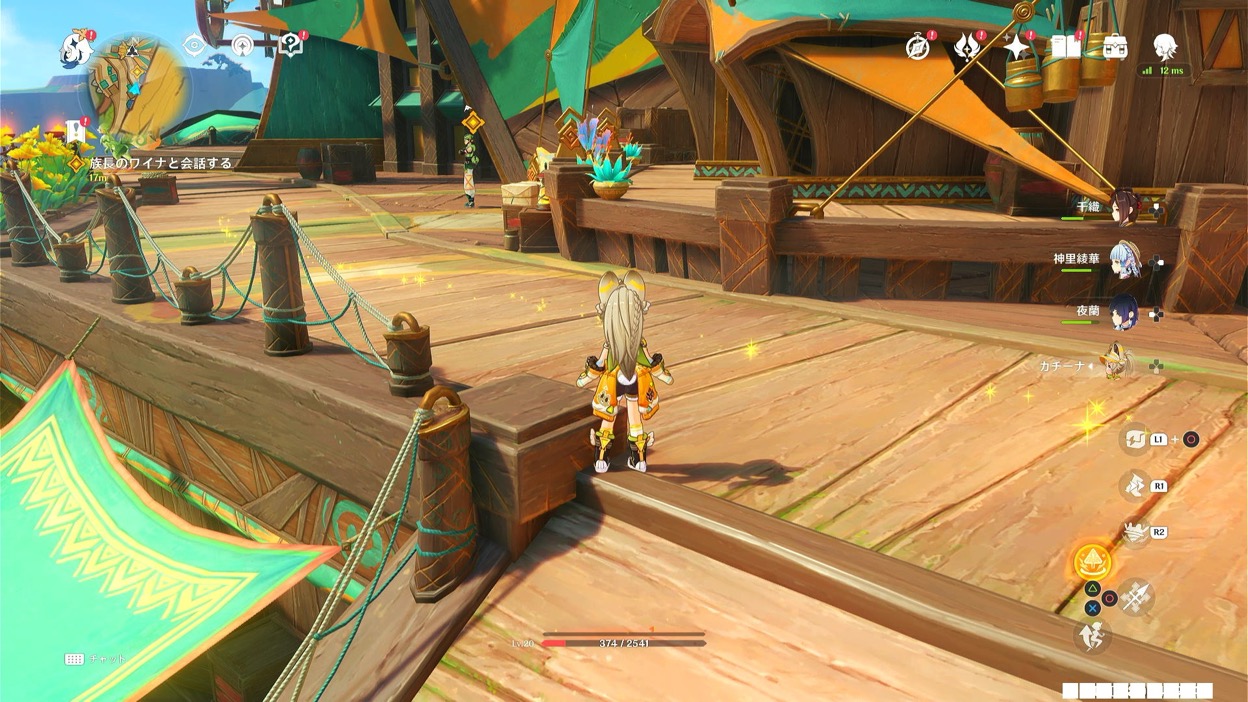Activate the glowing orange elemental burst
The height and width of the screenshot is (702, 1248).
1092,563
